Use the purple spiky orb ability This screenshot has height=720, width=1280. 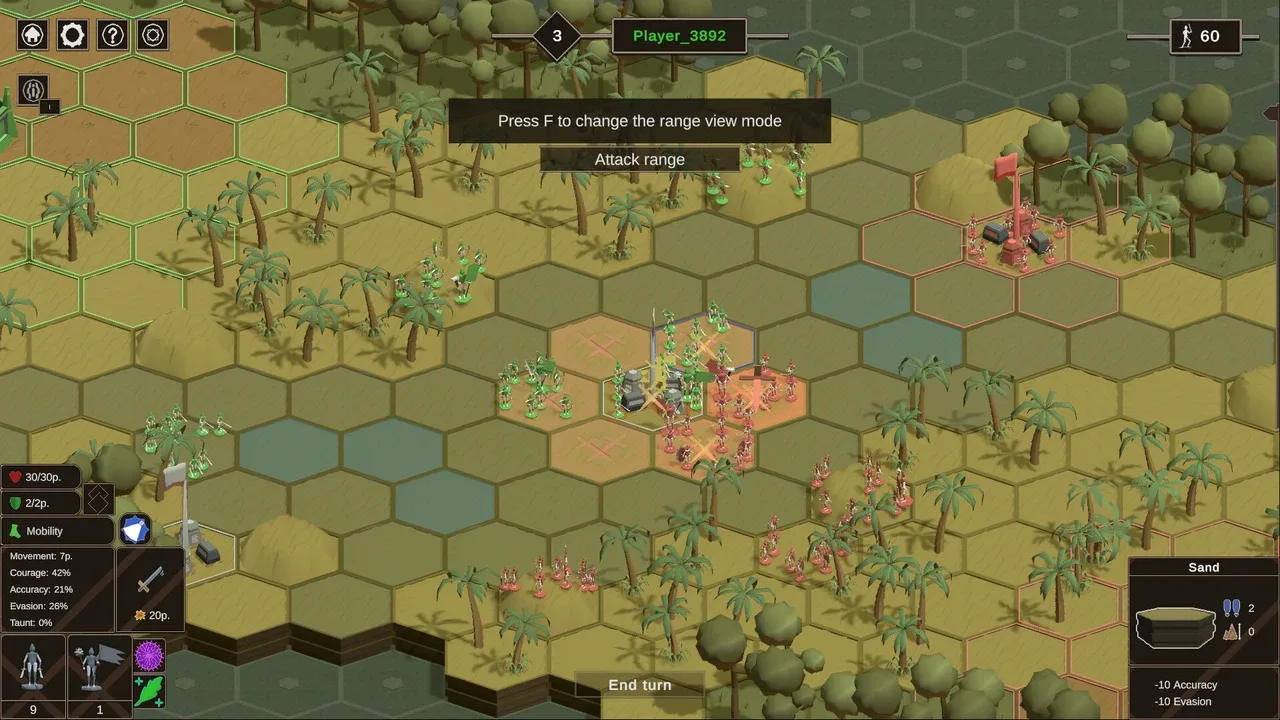click(149, 656)
